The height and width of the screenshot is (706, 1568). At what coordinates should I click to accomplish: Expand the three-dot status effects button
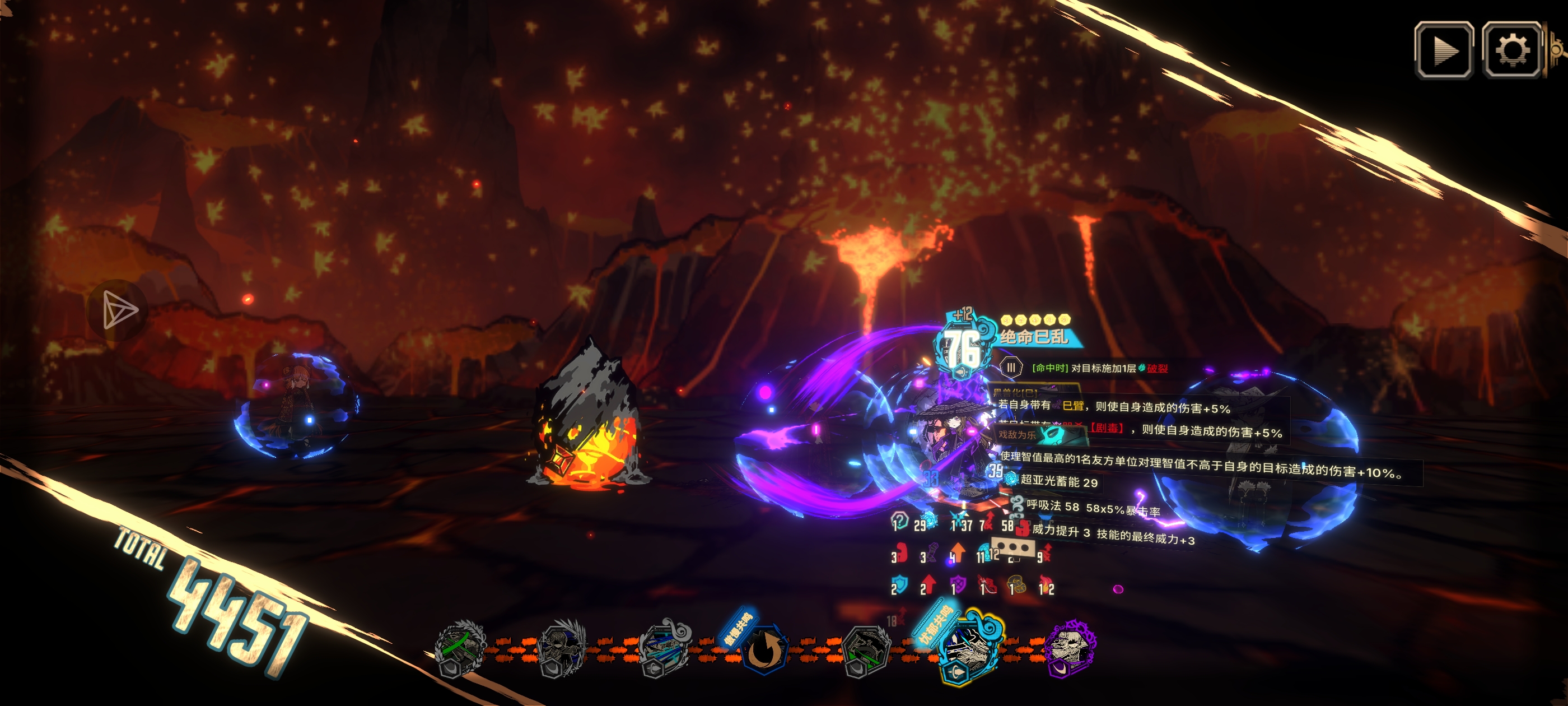pos(1013,547)
